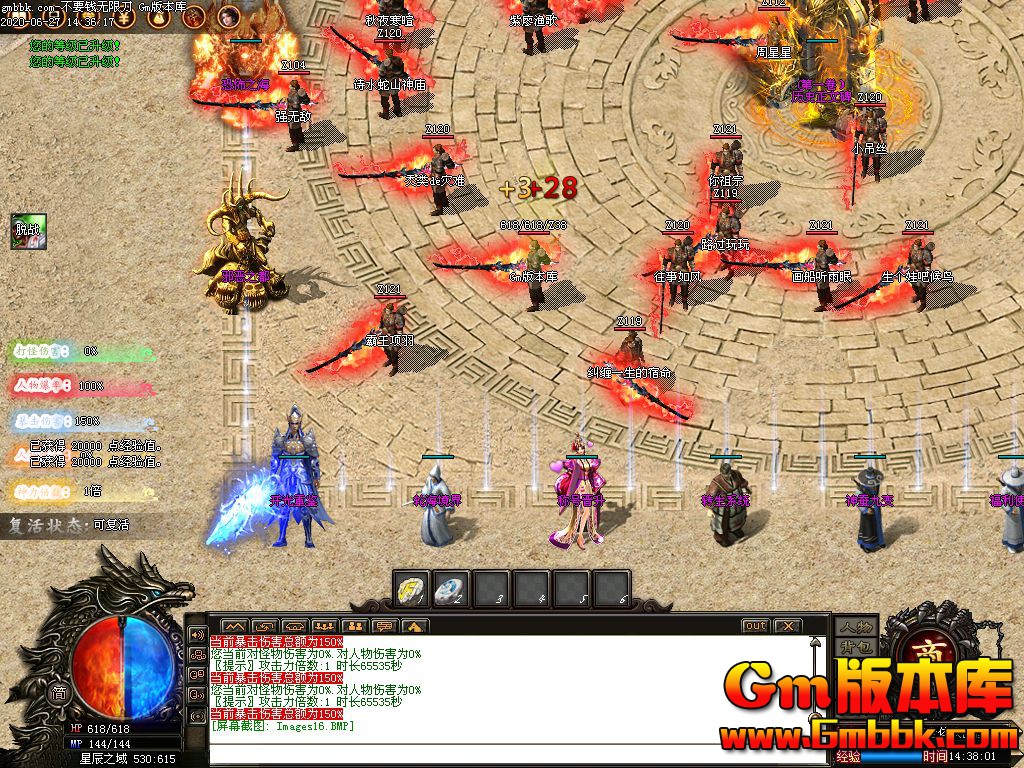This screenshot has width=1024, height=768.
Task: Open the yen currency shop icon
Action: [x=123, y=16]
